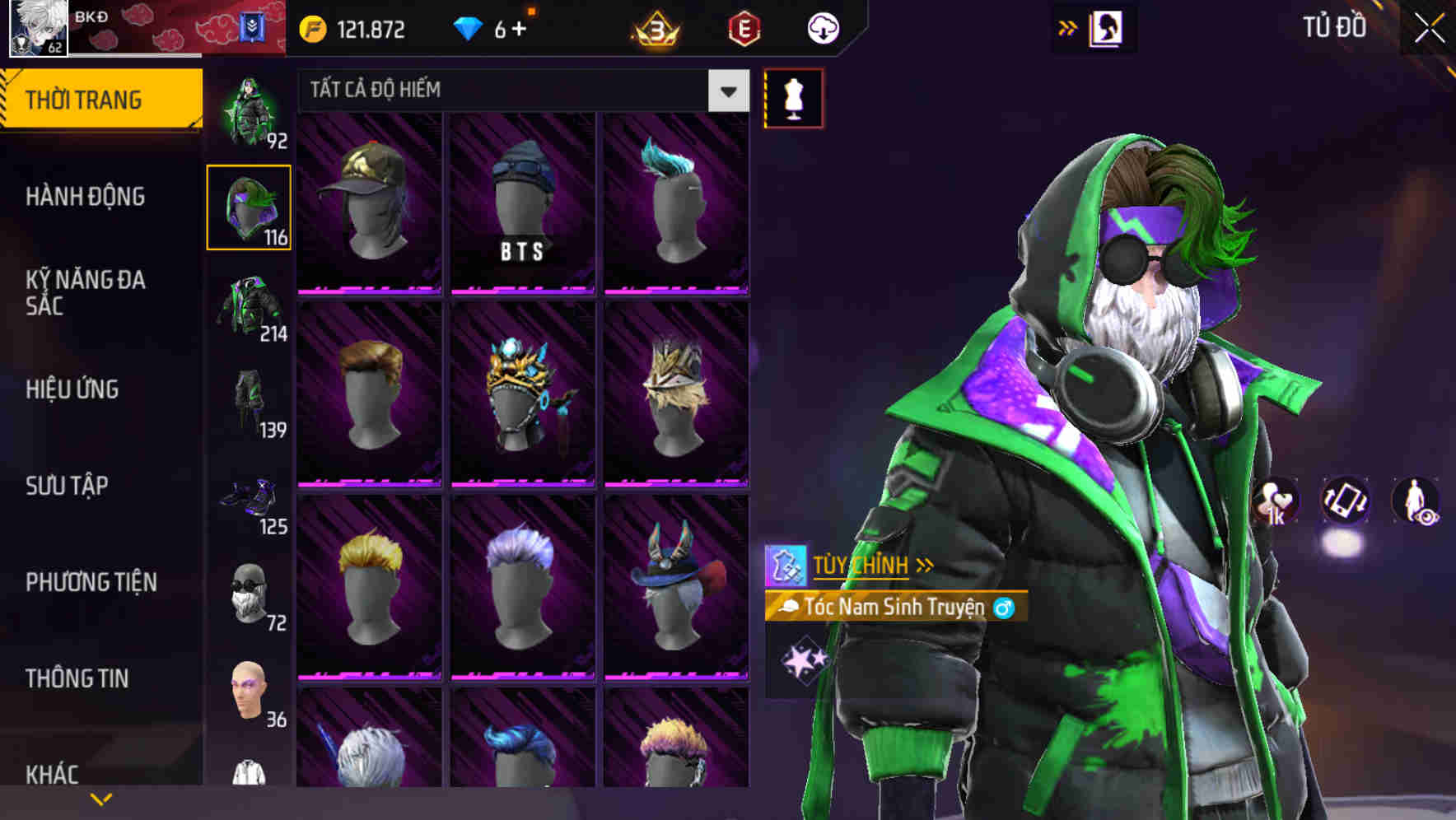Open the Elite badge icon in top bar

[x=740, y=27]
